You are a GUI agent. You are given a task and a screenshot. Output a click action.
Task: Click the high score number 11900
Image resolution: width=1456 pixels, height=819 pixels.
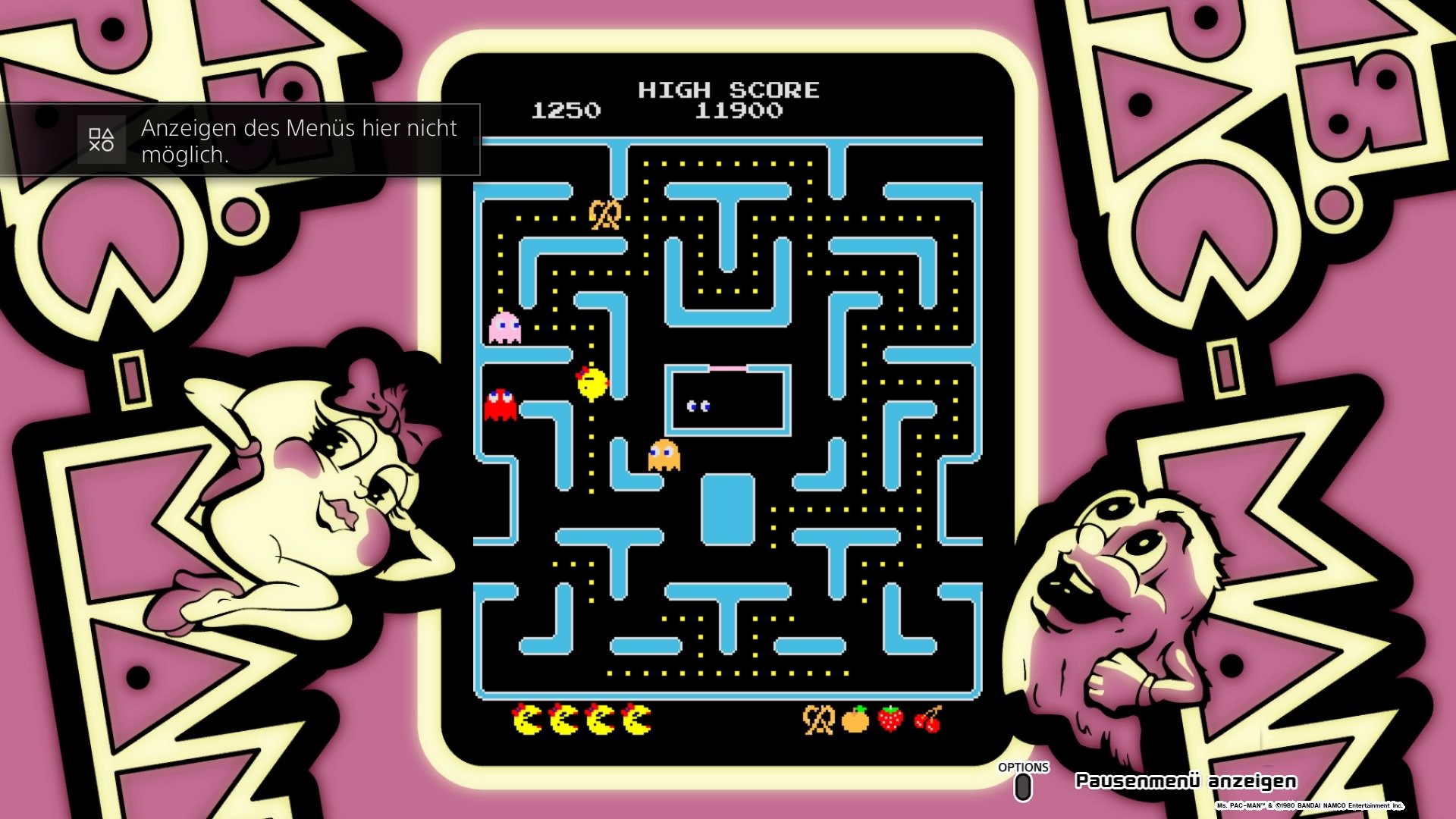(739, 111)
